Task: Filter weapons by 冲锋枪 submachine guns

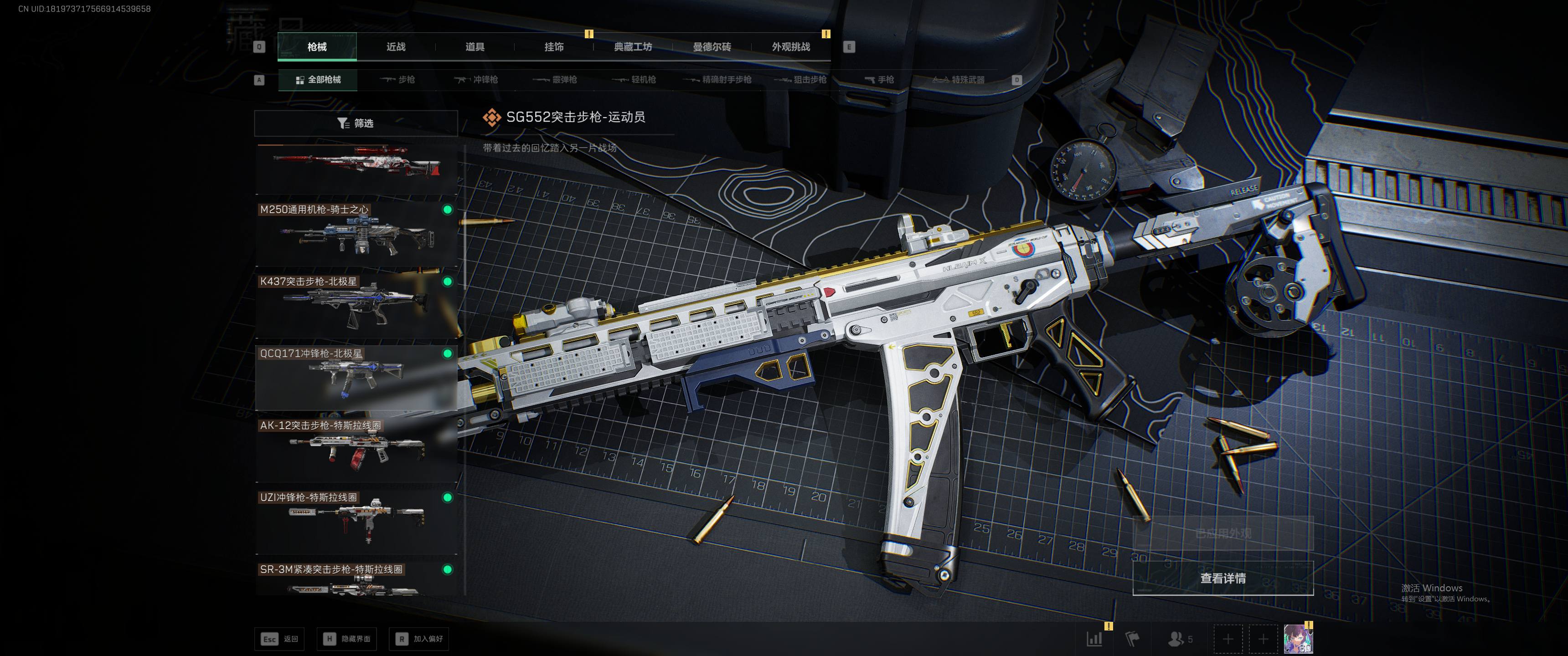Action: coord(477,80)
